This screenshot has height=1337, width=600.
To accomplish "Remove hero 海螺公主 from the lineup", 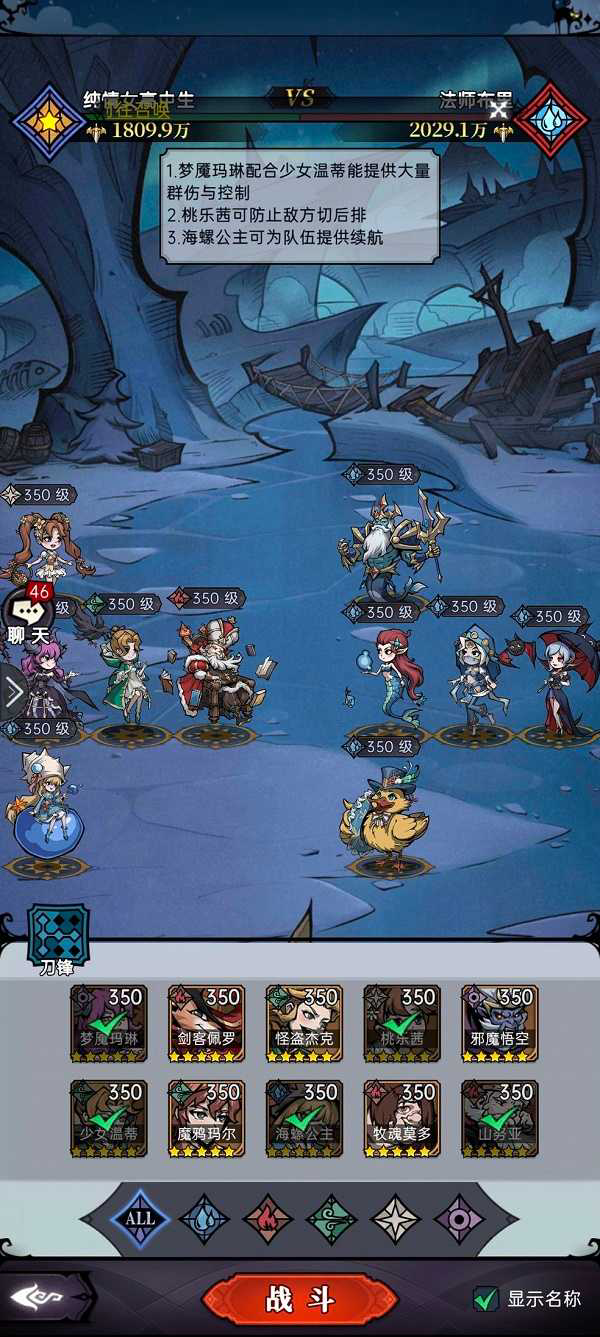I will 304,1118.
